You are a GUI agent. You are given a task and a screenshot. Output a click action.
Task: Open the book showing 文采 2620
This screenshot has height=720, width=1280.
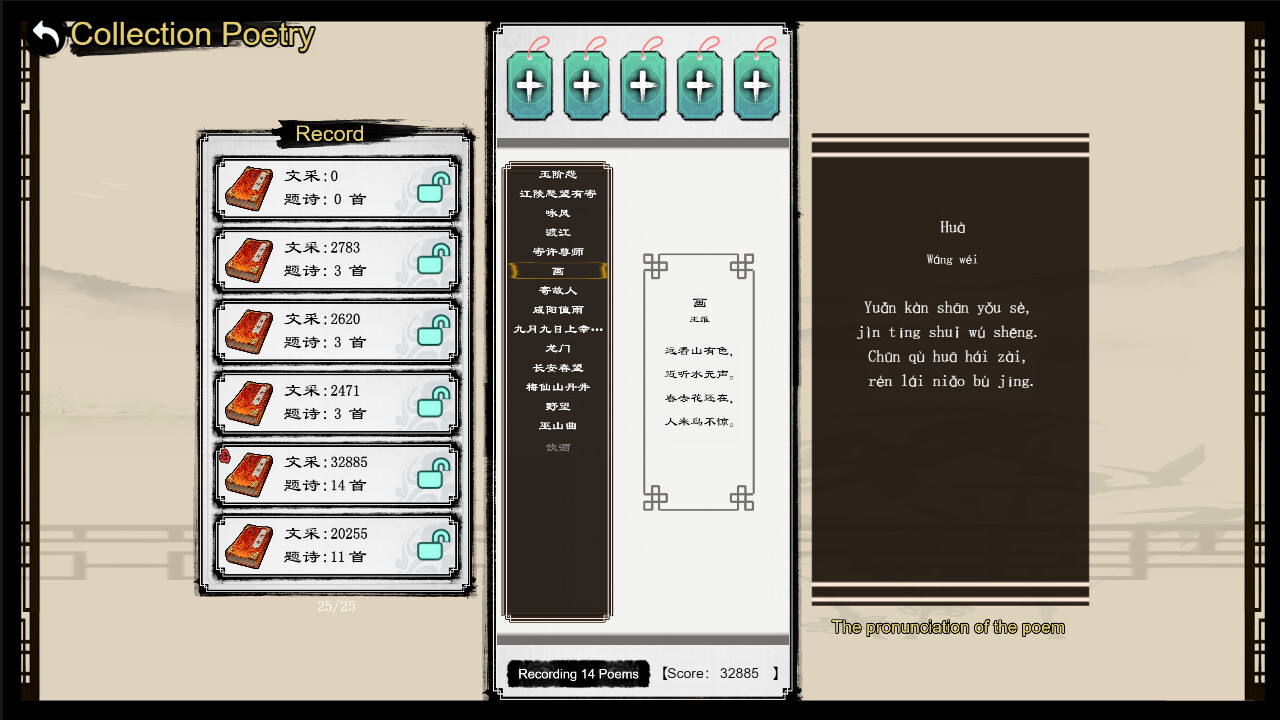[336, 329]
